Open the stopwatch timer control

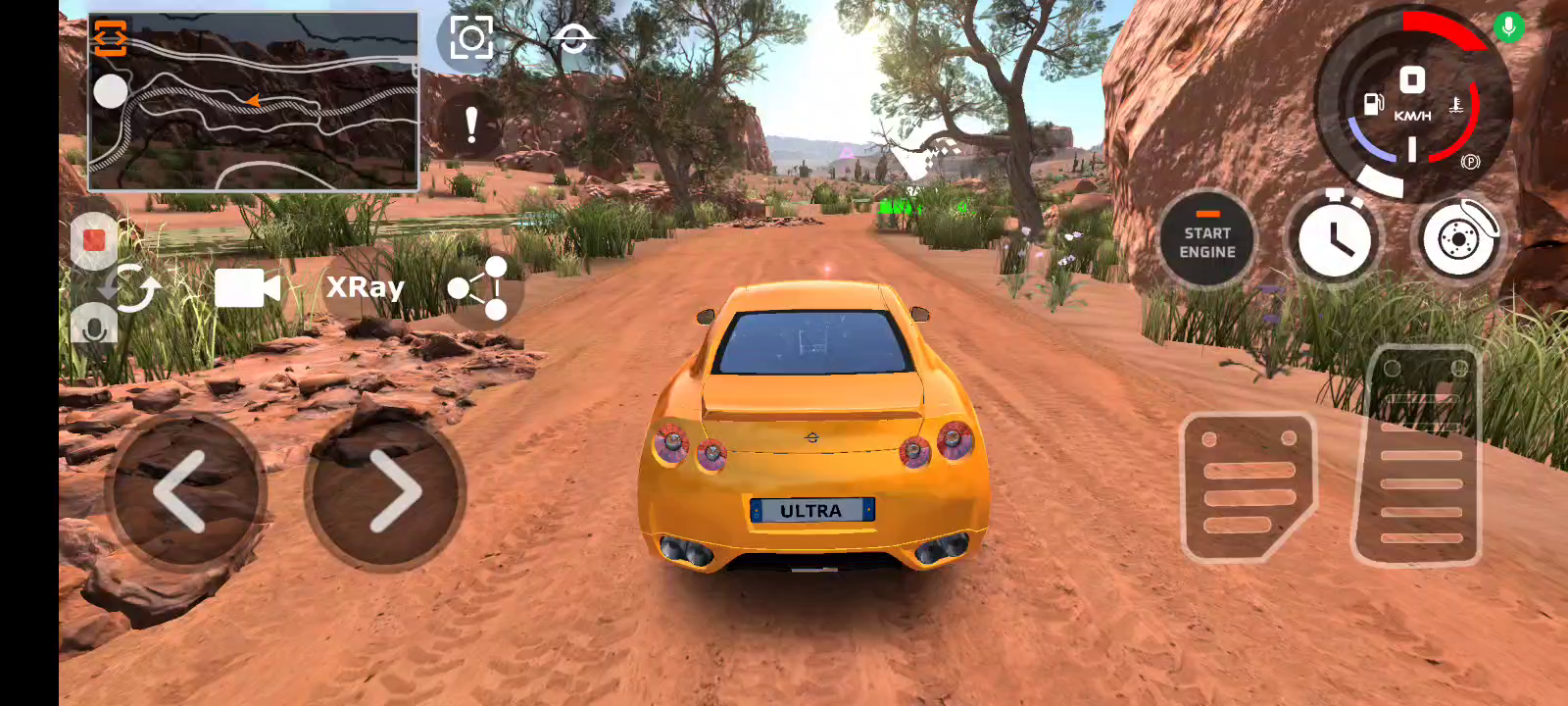tap(1333, 239)
